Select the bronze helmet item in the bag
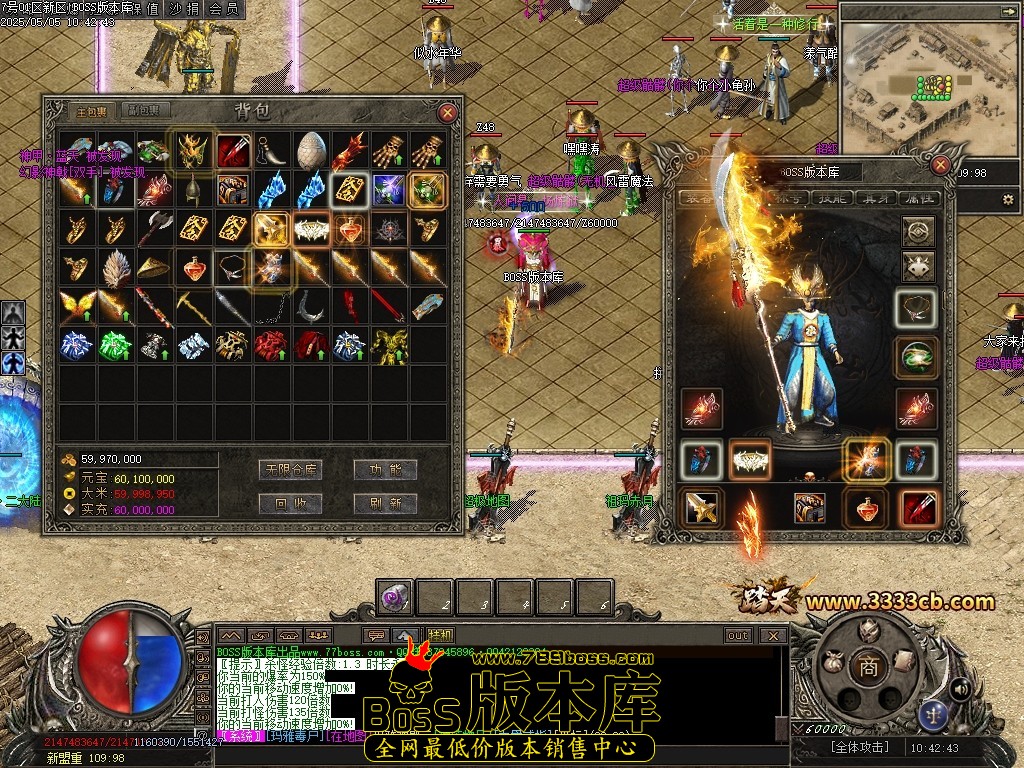The width and height of the screenshot is (1024, 768). (x=193, y=190)
